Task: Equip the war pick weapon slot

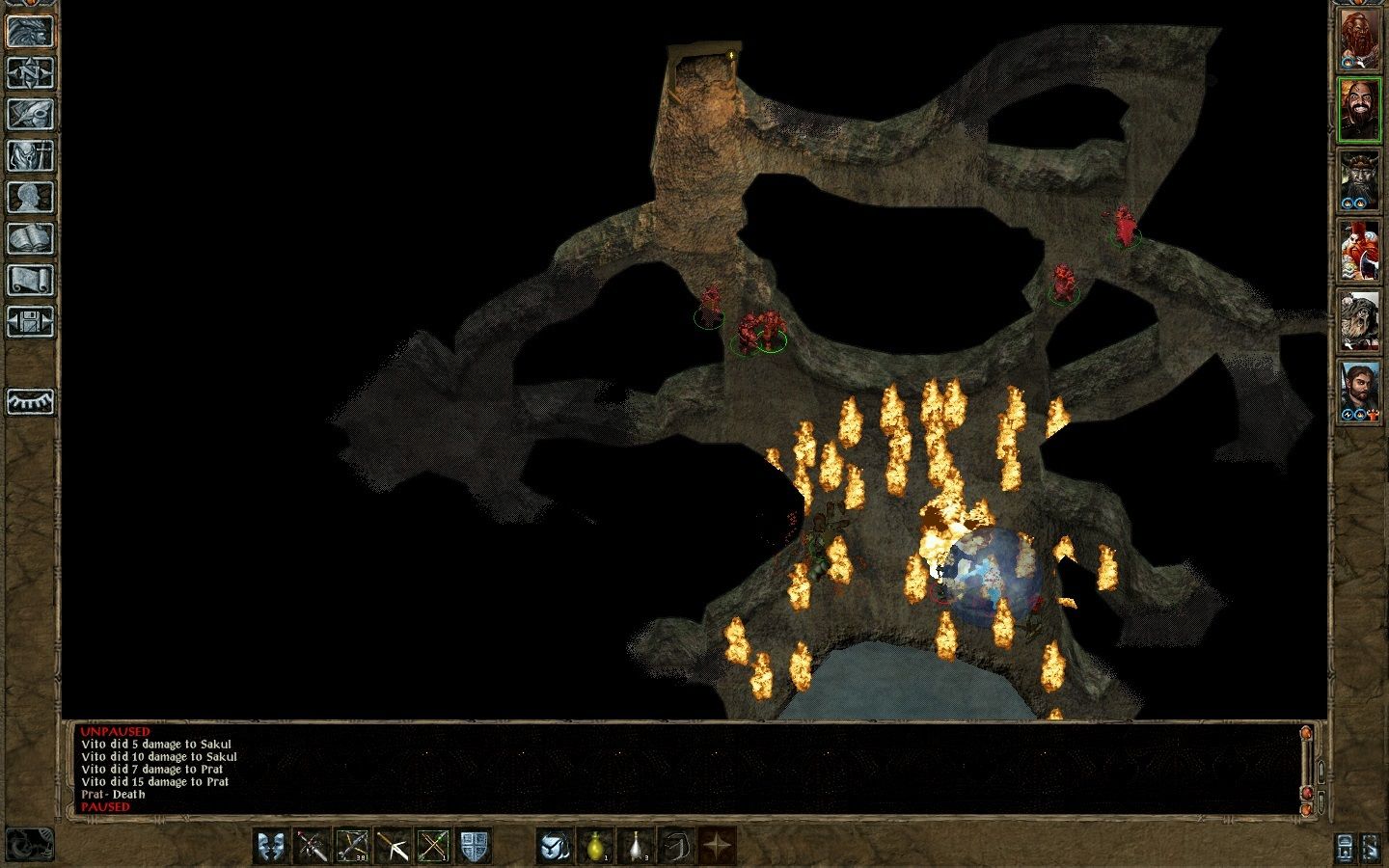Action: coord(393,846)
